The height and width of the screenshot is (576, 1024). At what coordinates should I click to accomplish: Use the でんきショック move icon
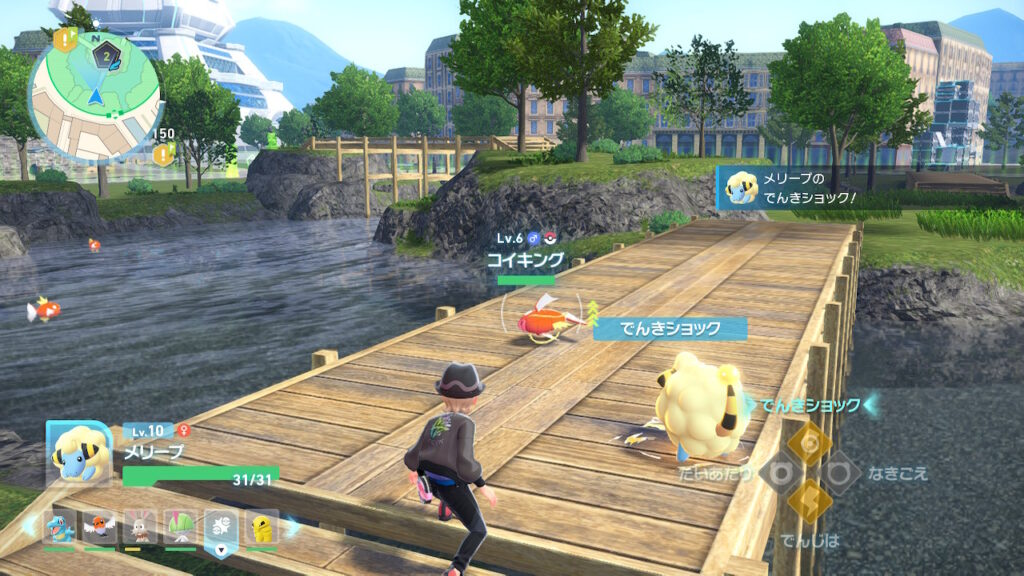click(x=809, y=439)
